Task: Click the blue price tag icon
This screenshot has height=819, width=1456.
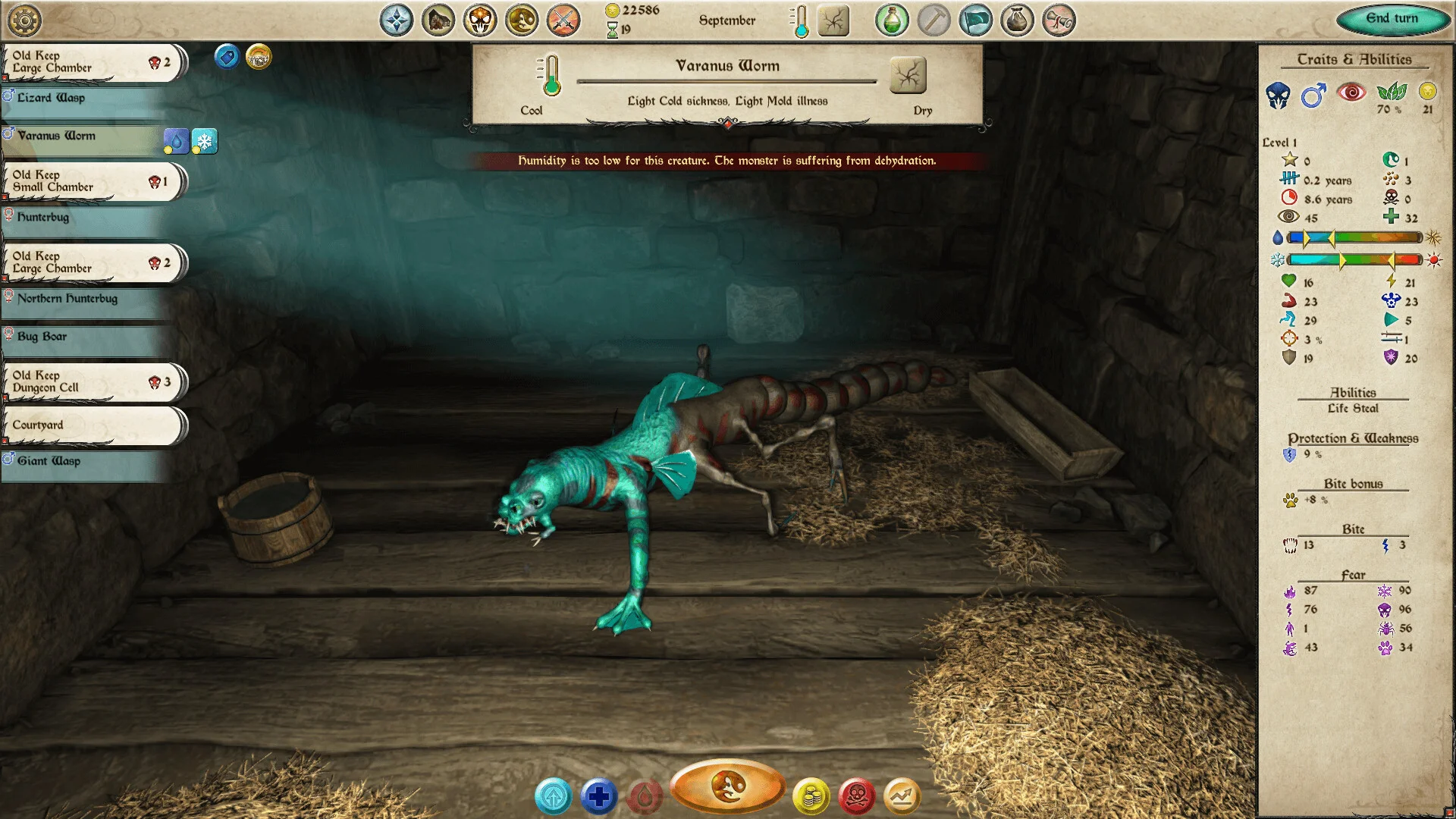Action: [x=227, y=57]
